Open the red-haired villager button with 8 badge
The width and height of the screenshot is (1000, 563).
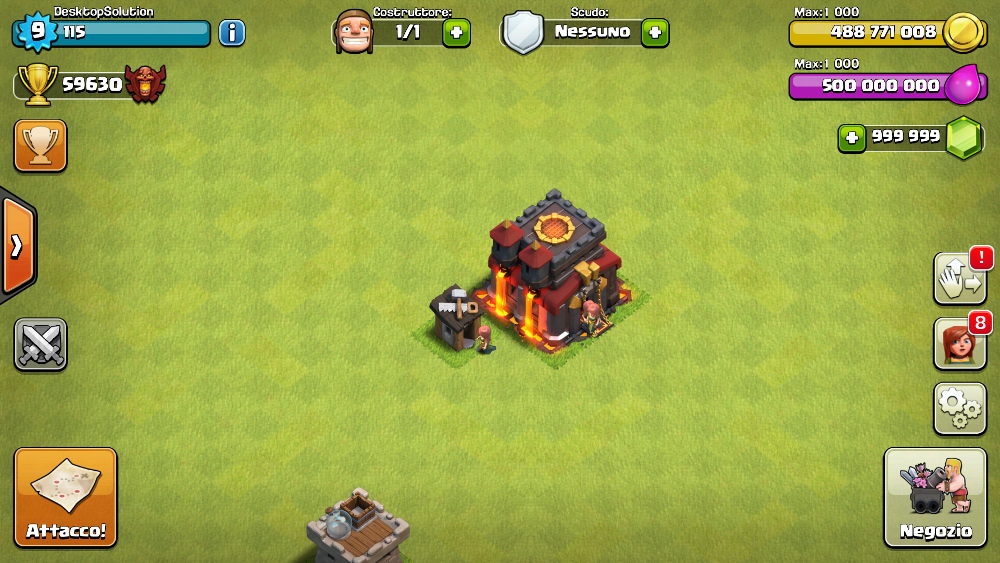(x=959, y=344)
